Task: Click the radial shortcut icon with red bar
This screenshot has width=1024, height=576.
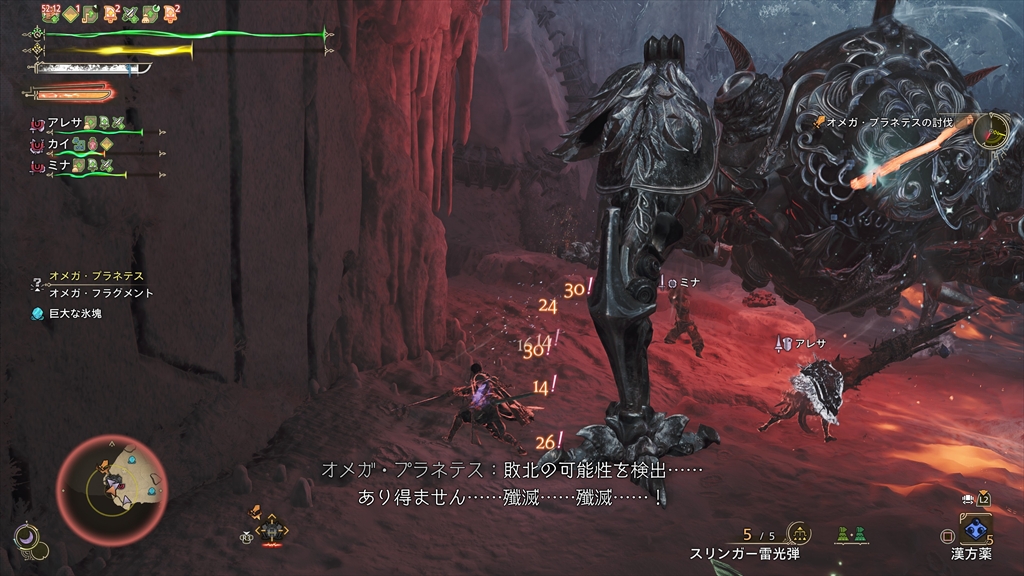Action: (271, 531)
